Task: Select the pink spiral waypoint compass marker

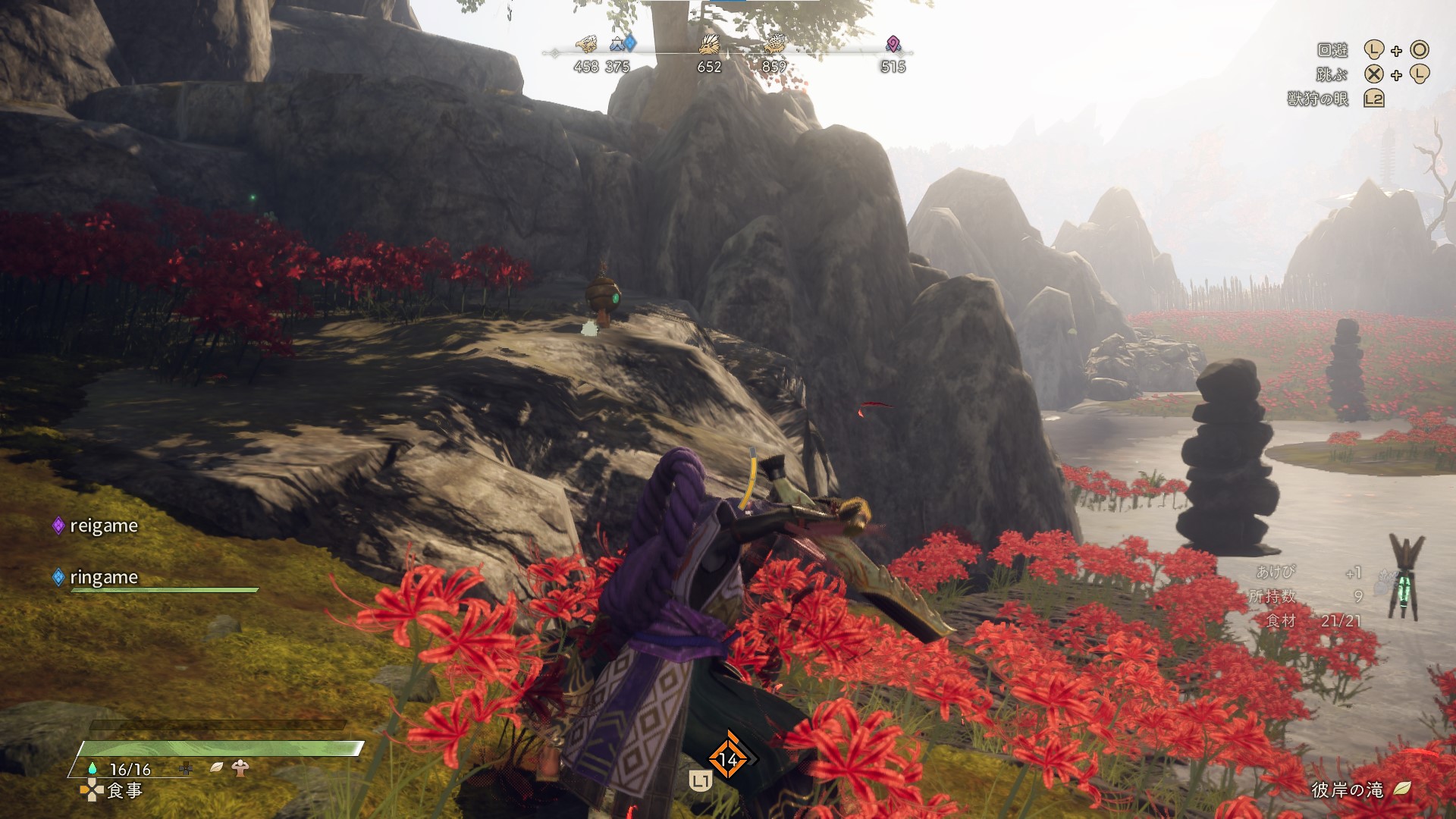Action: pyautogui.click(x=893, y=44)
